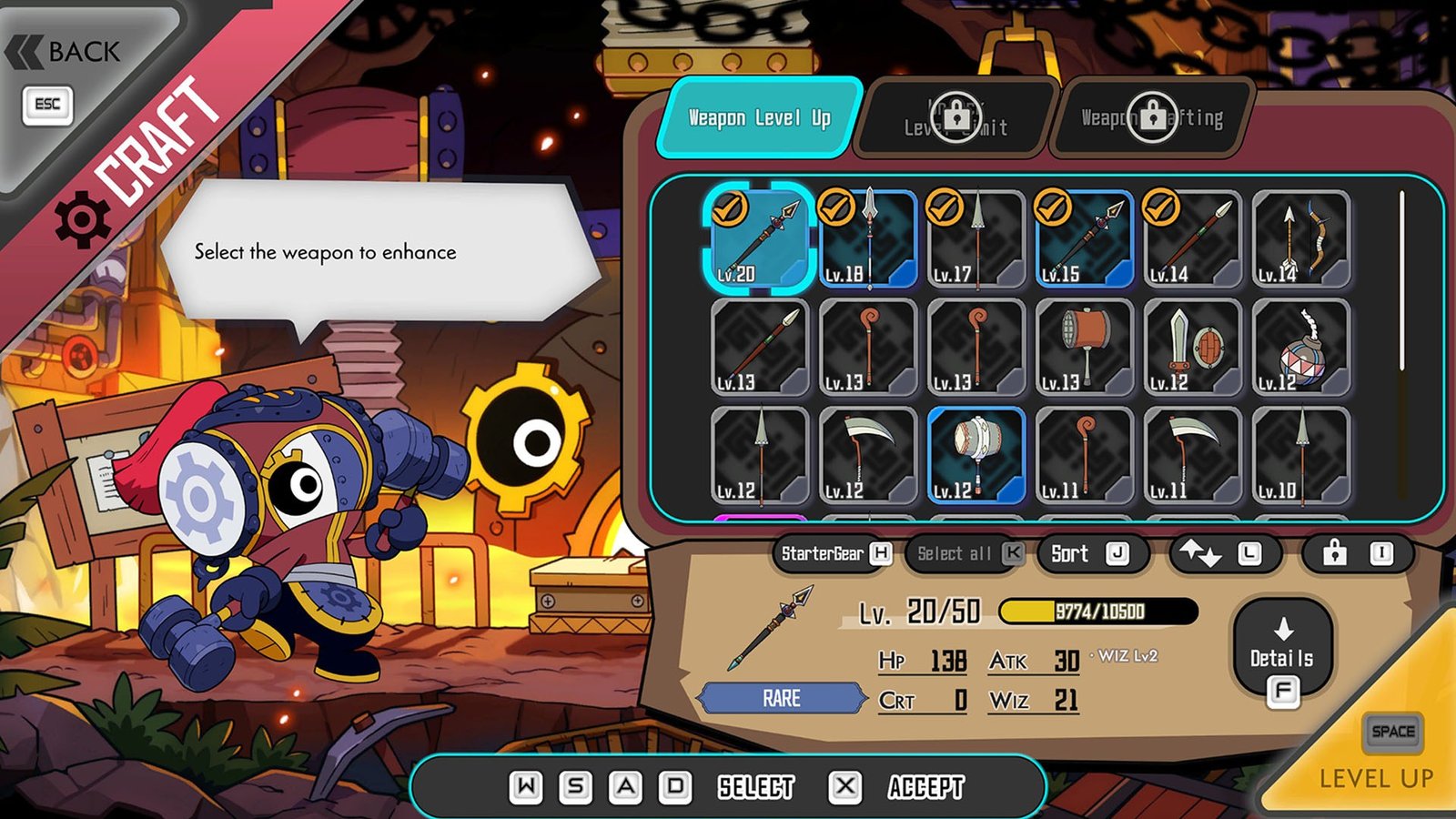Select the Lv.15 weapon slot

[x=1084, y=238]
